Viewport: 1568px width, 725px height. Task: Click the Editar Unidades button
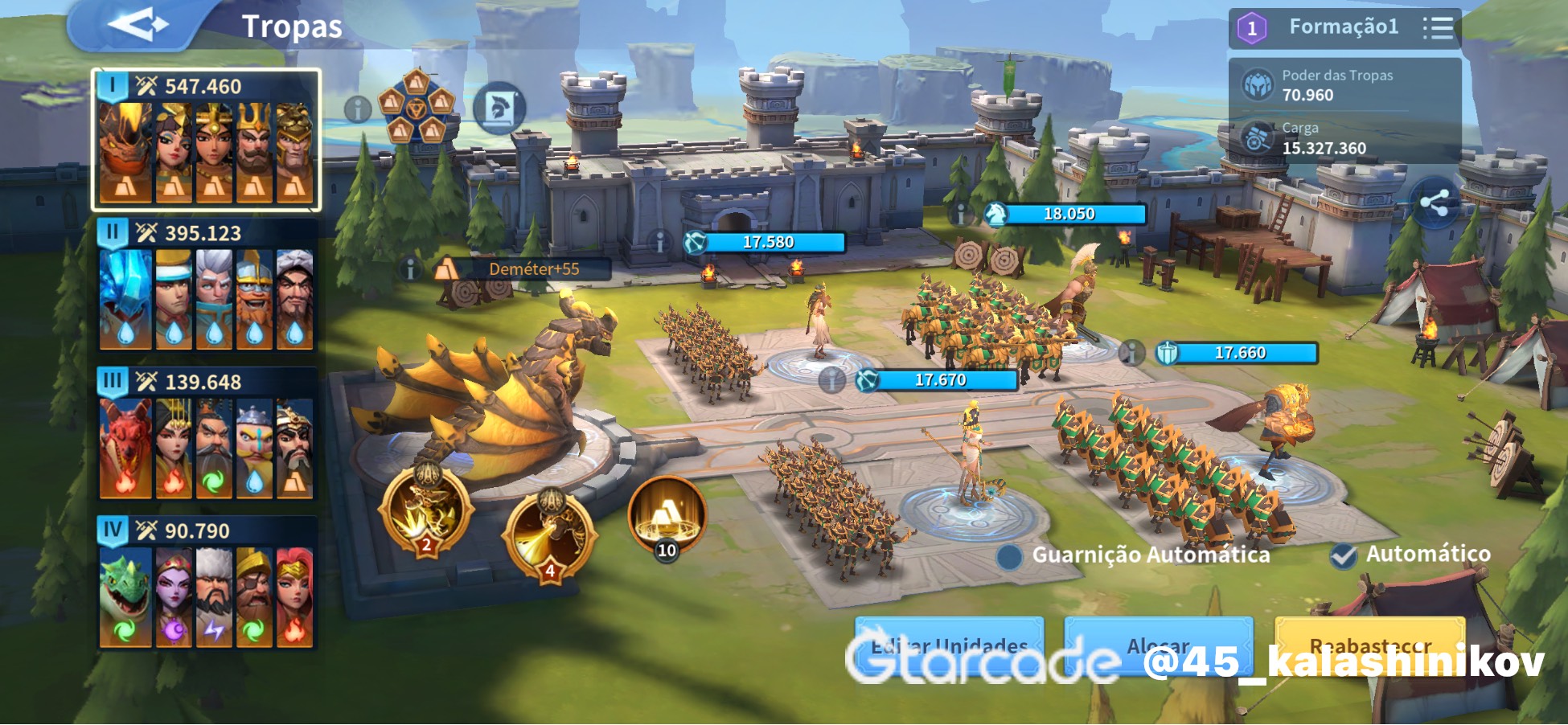point(949,645)
